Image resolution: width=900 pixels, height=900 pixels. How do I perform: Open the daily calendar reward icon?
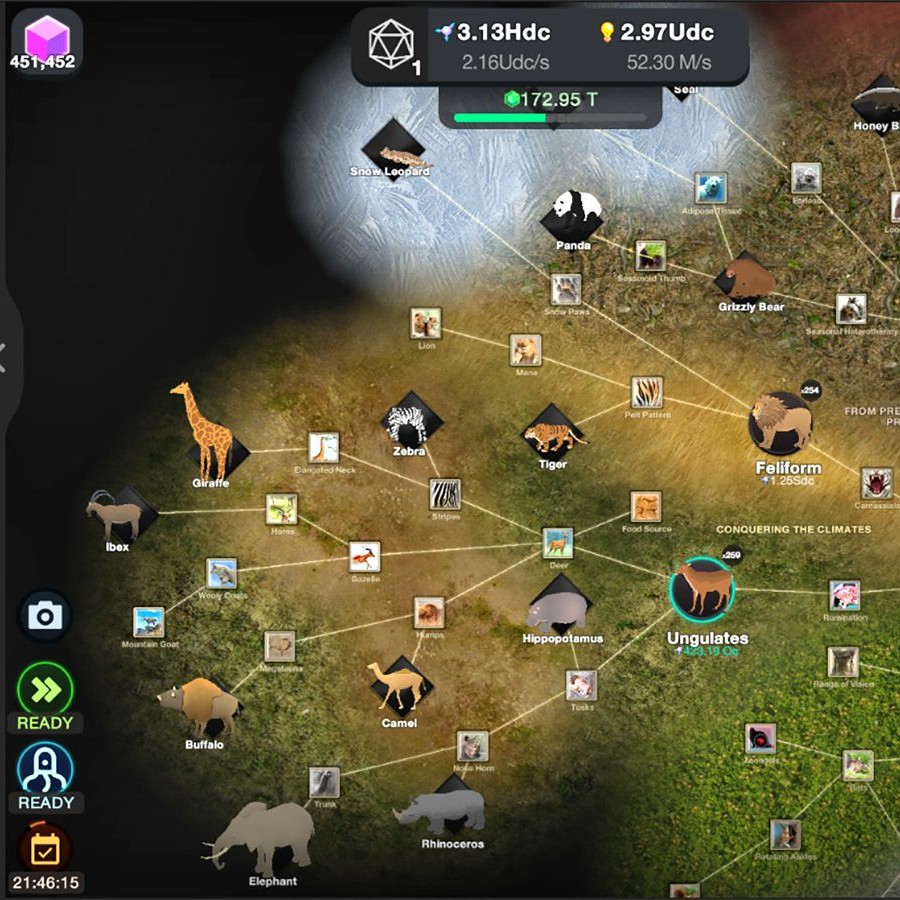click(x=45, y=849)
